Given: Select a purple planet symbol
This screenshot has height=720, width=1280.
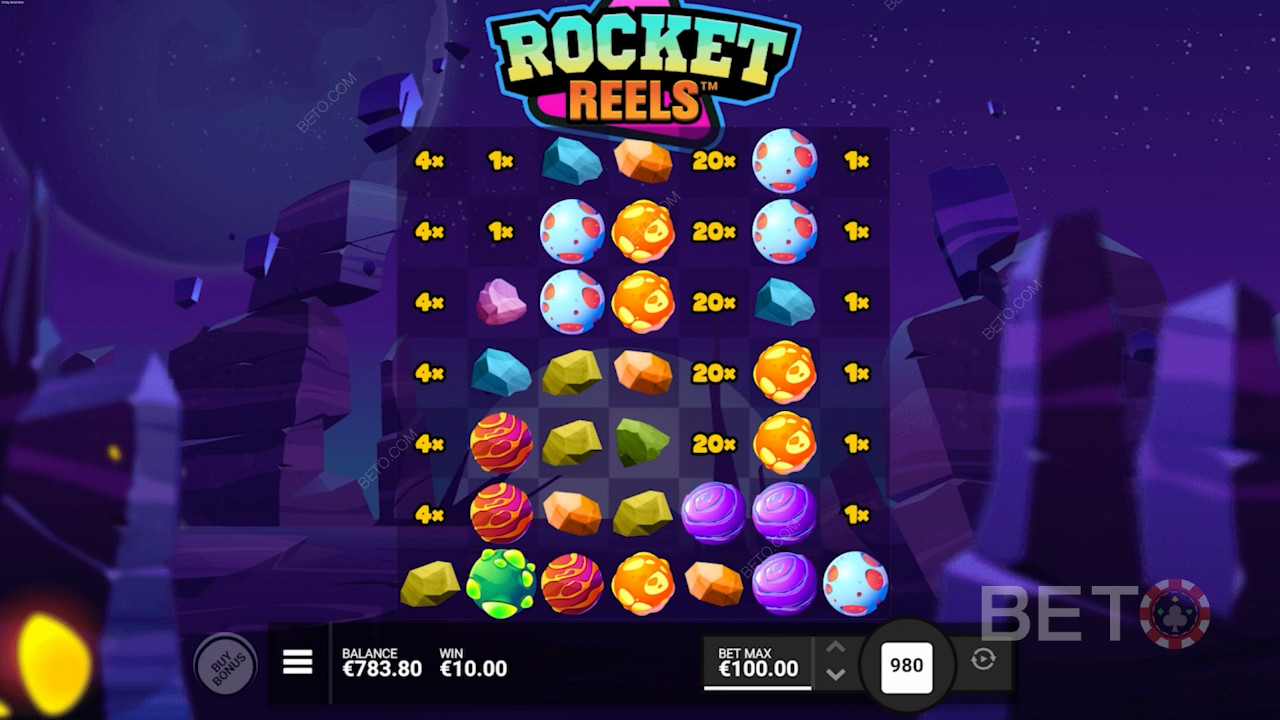Looking at the screenshot, I should (x=715, y=513).
